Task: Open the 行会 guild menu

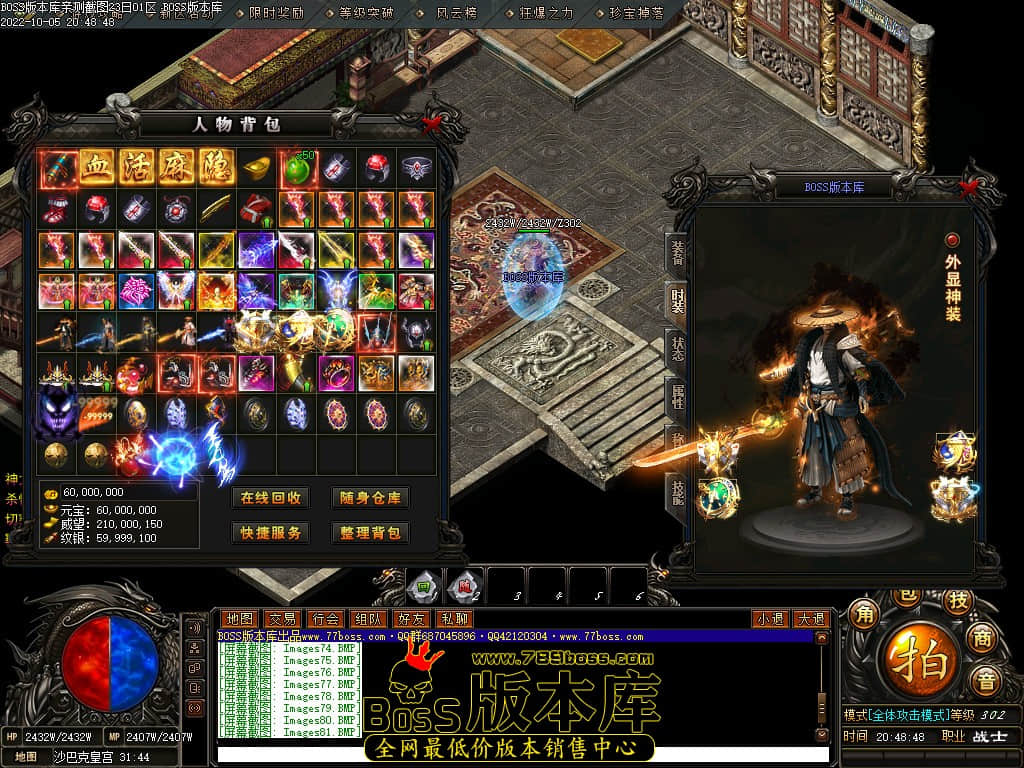Action: (326, 620)
